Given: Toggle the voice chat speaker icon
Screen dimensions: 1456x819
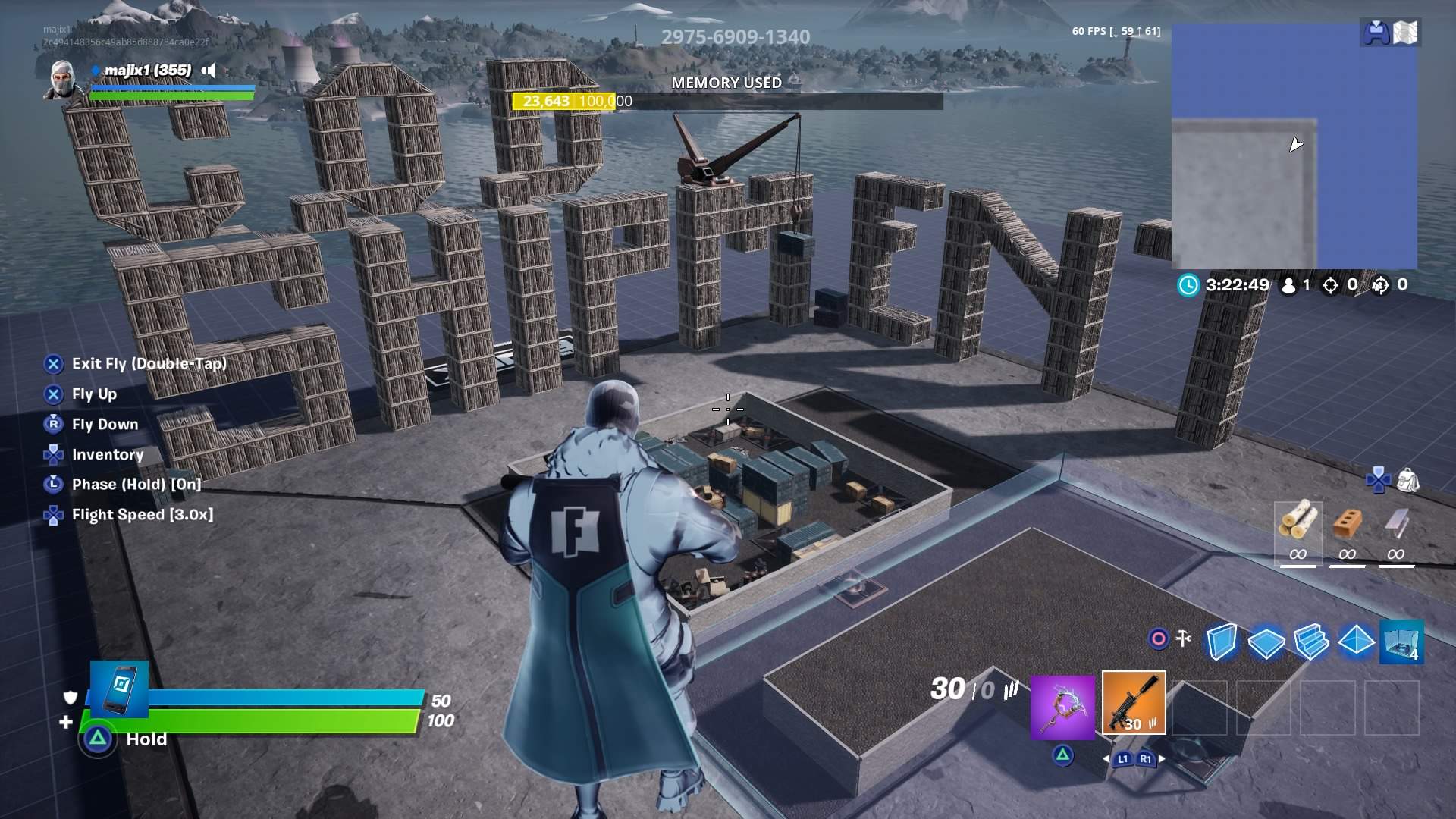Looking at the screenshot, I should coord(209,71).
